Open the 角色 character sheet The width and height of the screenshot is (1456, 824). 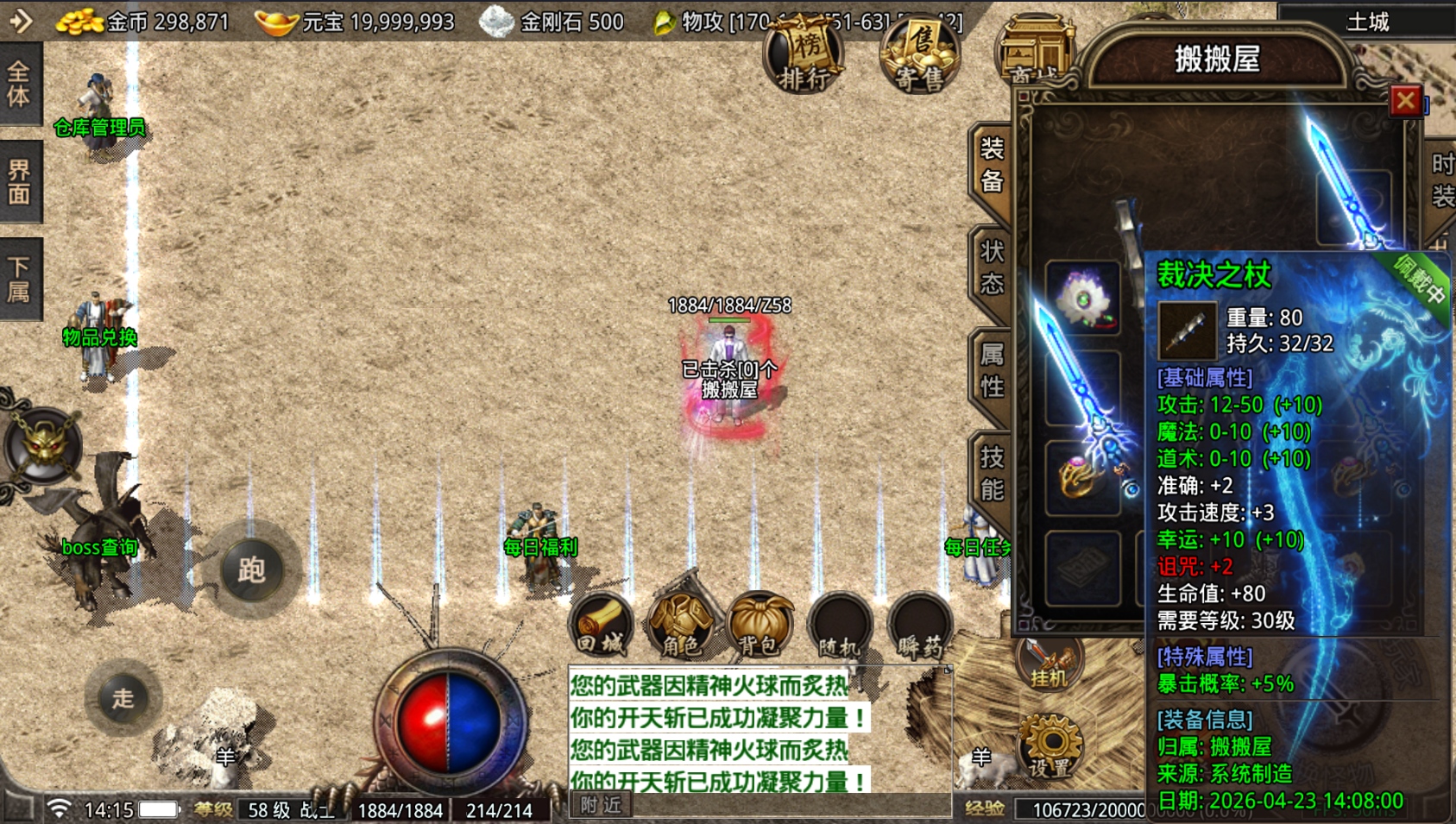point(681,625)
